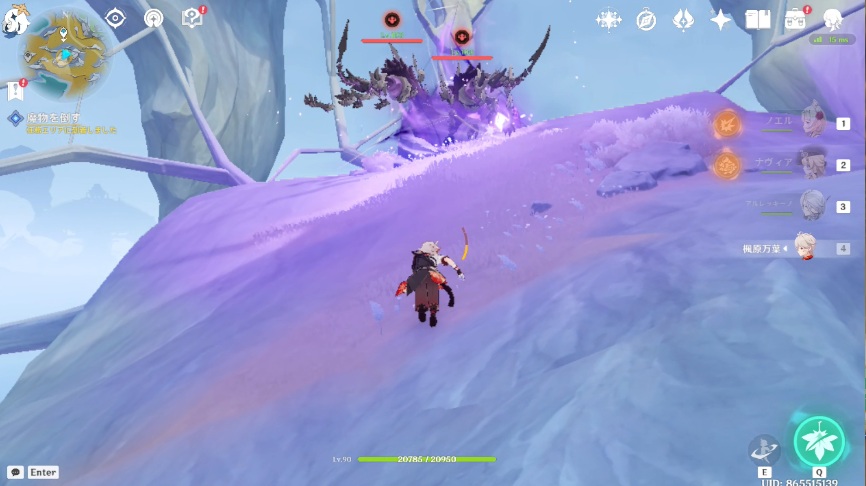Open the open-book Archive icon
The width and height of the screenshot is (866, 486).
pos(758,19)
